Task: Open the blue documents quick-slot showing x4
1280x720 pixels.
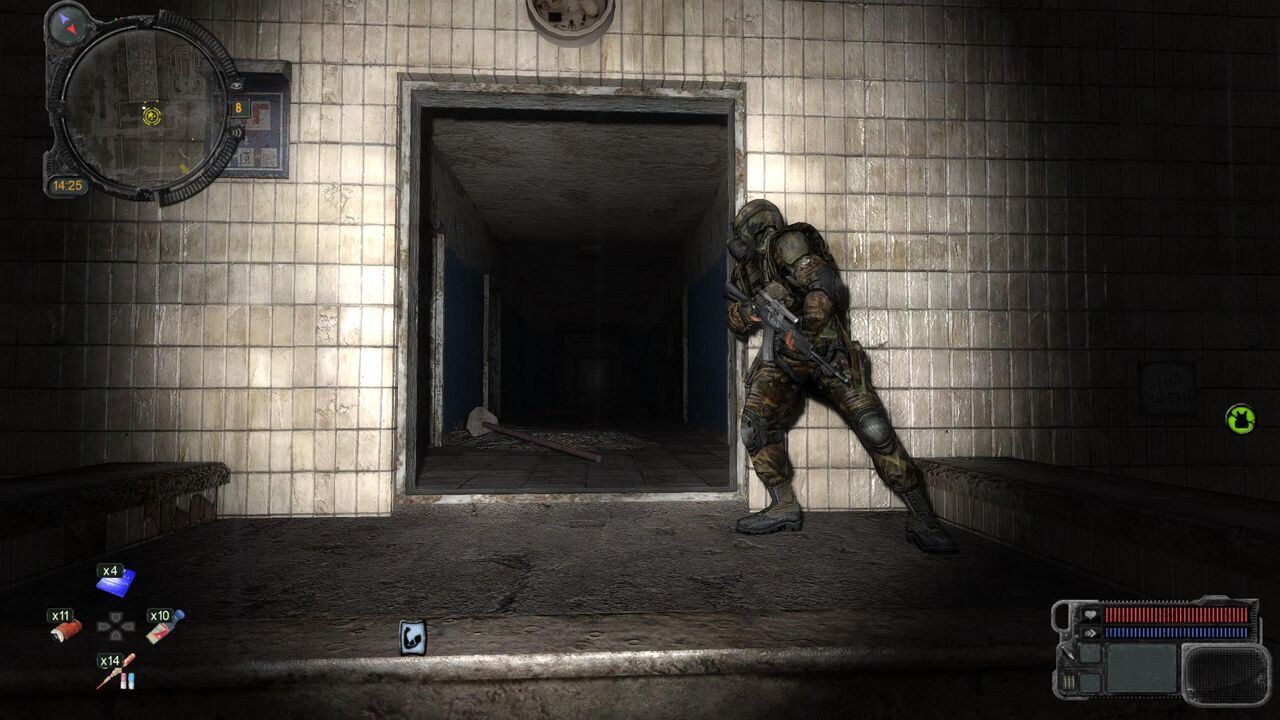Action: [116, 581]
